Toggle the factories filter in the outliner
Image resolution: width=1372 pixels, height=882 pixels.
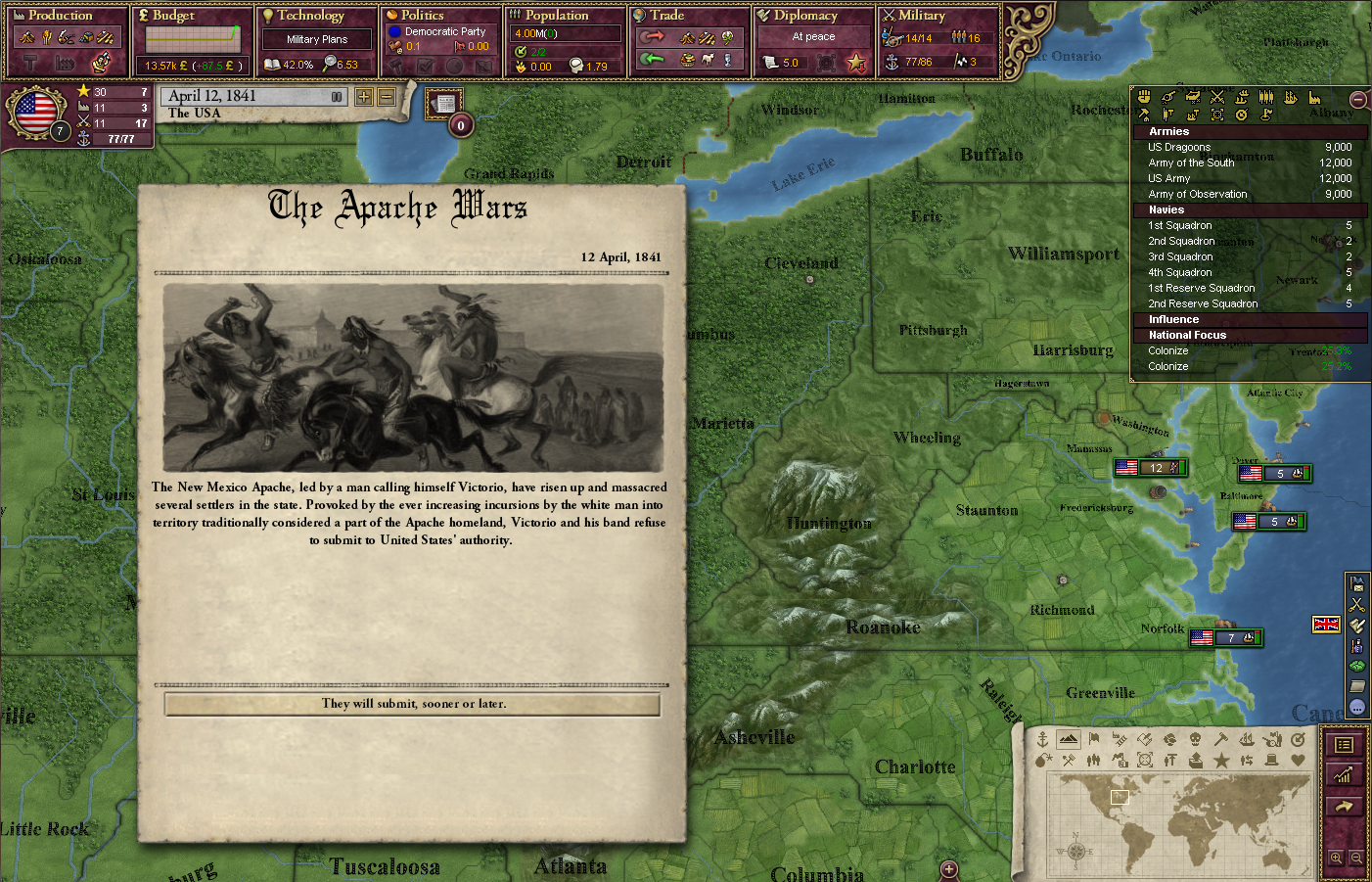[1313, 98]
